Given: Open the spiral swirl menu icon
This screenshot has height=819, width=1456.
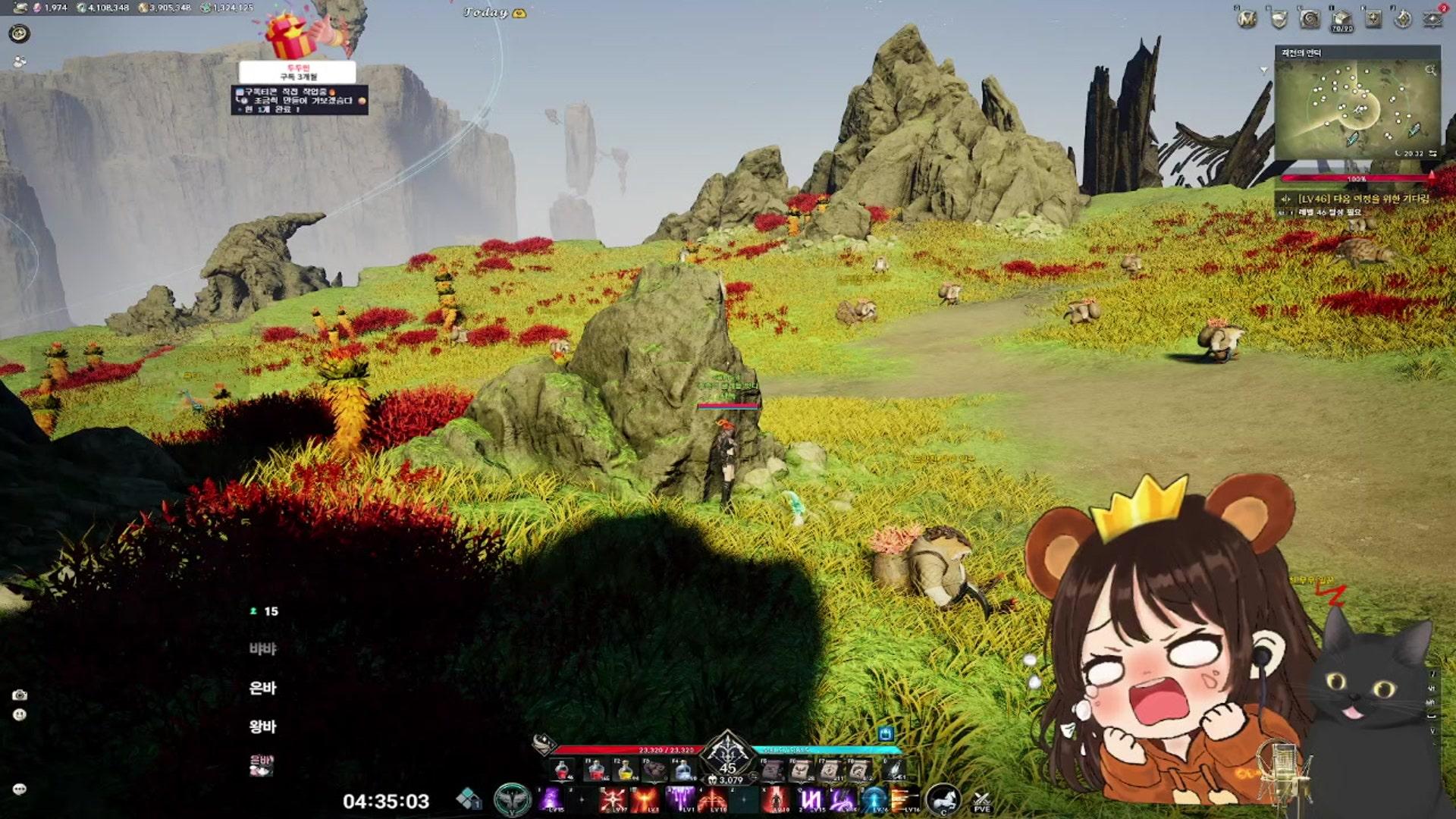Looking at the screenshot, I should coord(1310,19).
